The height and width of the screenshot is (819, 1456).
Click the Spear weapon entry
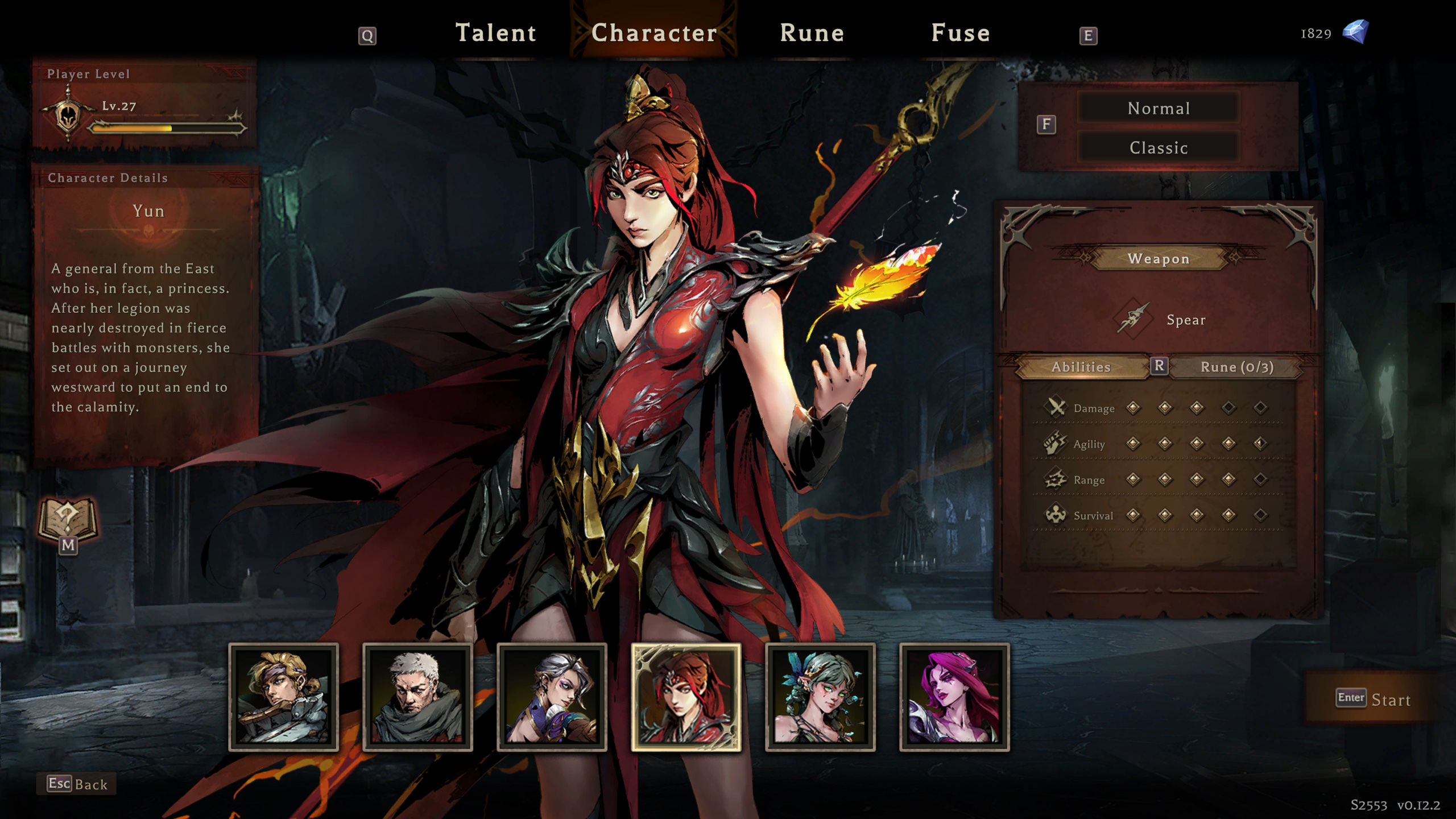point(1160,320)
